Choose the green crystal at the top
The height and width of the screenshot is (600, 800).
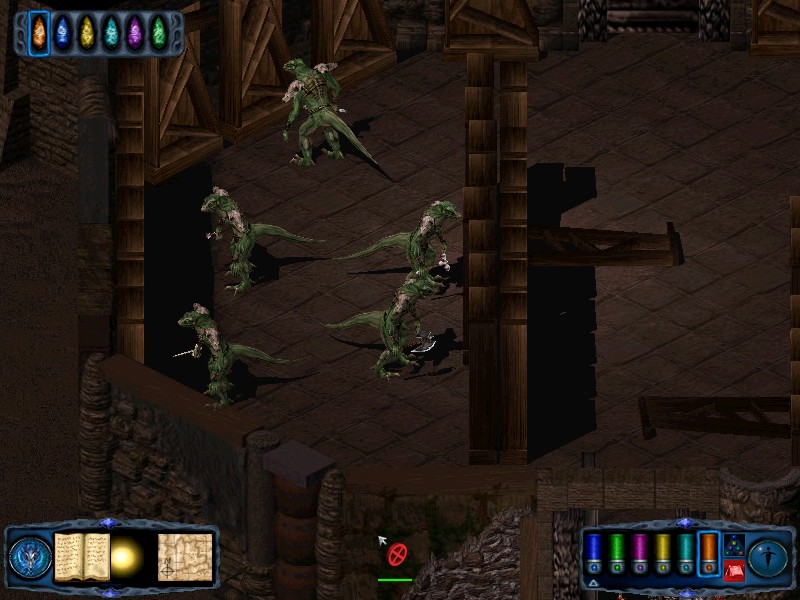159,33
